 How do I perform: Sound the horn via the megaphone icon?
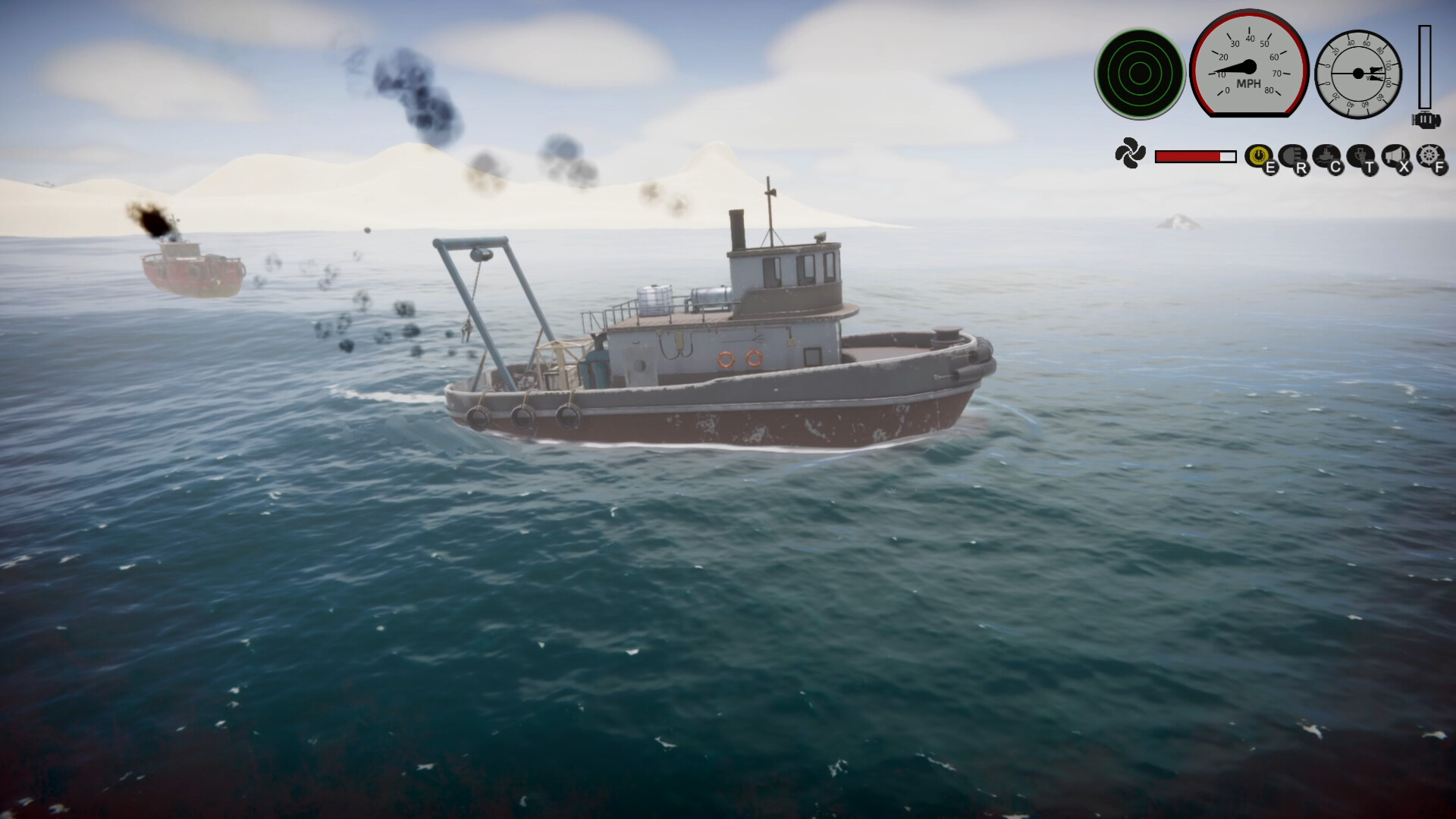tap(1395, 154)
